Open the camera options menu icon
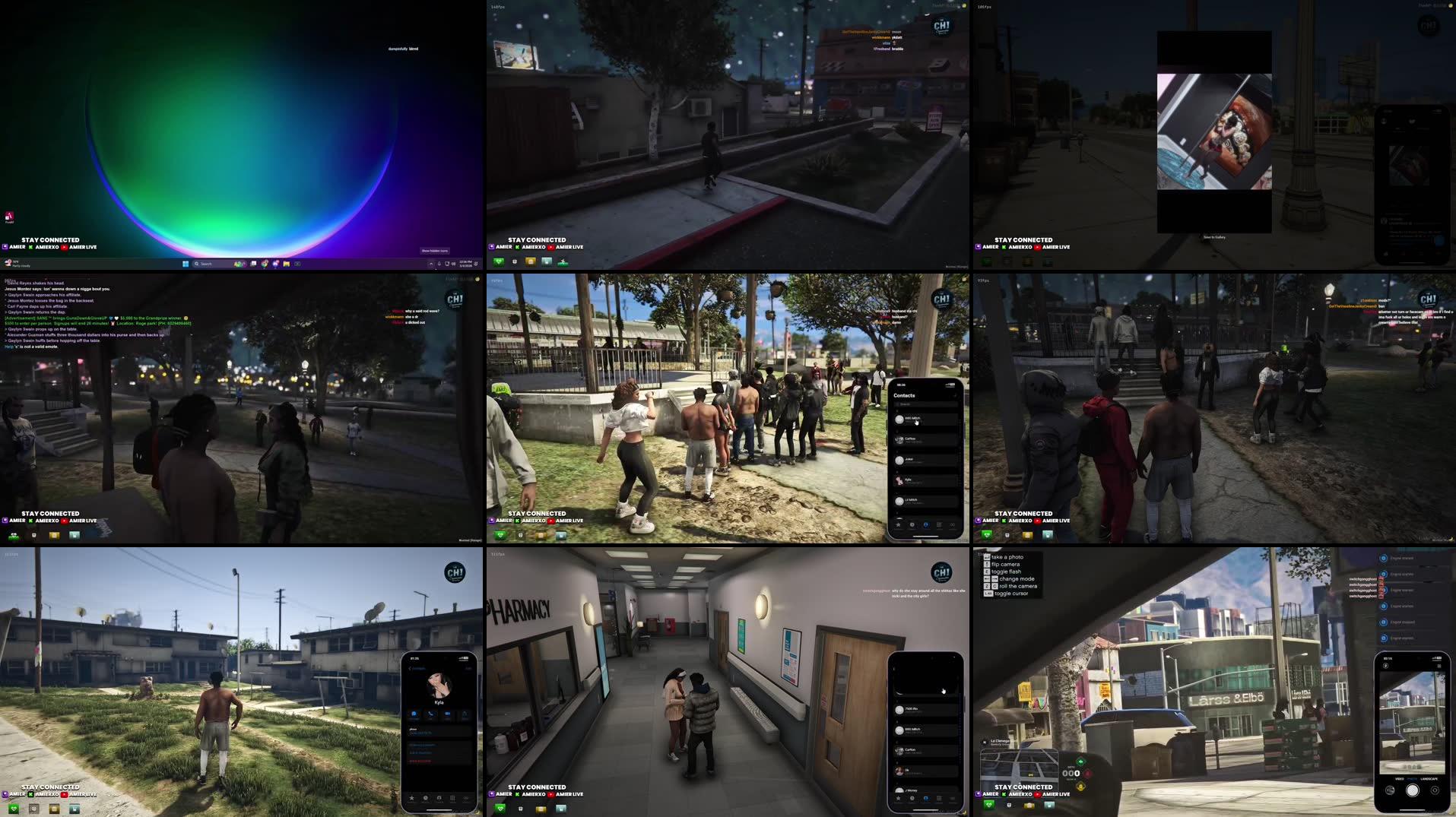Viewport: 1456px width, 817px height. tap(1439, 666)
